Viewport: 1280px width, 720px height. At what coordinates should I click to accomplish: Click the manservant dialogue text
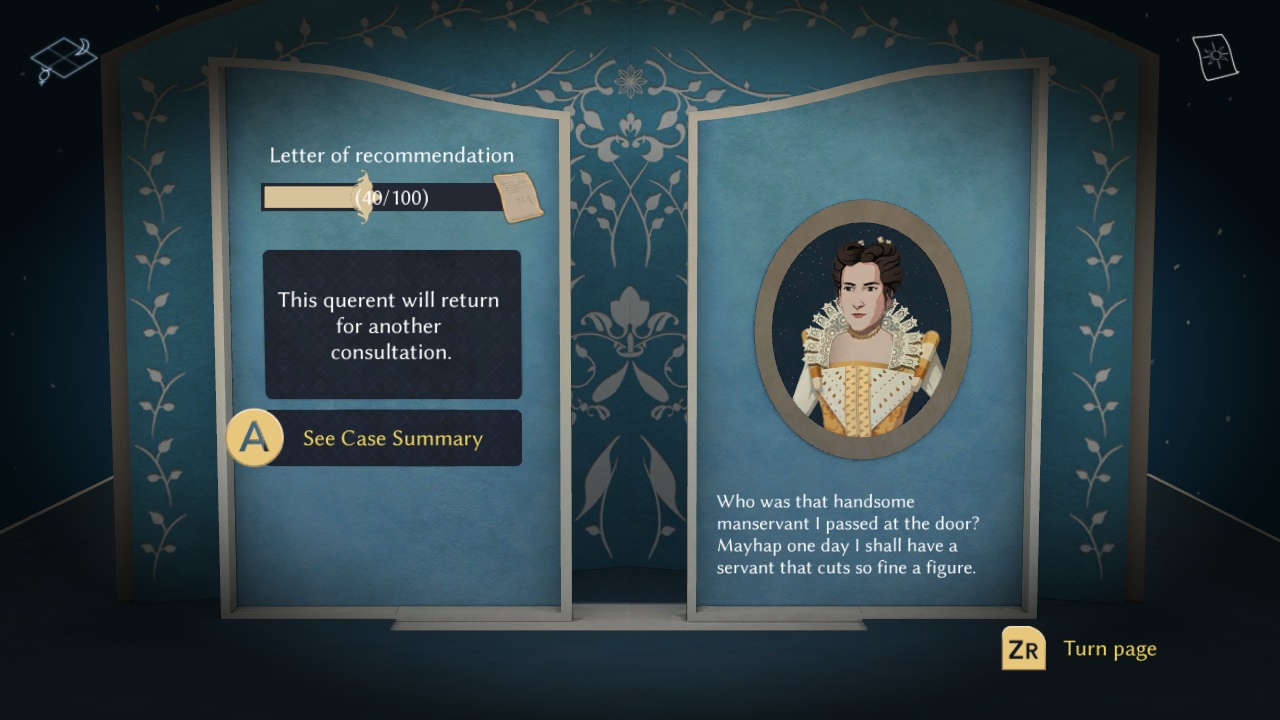tap(849, 535)
